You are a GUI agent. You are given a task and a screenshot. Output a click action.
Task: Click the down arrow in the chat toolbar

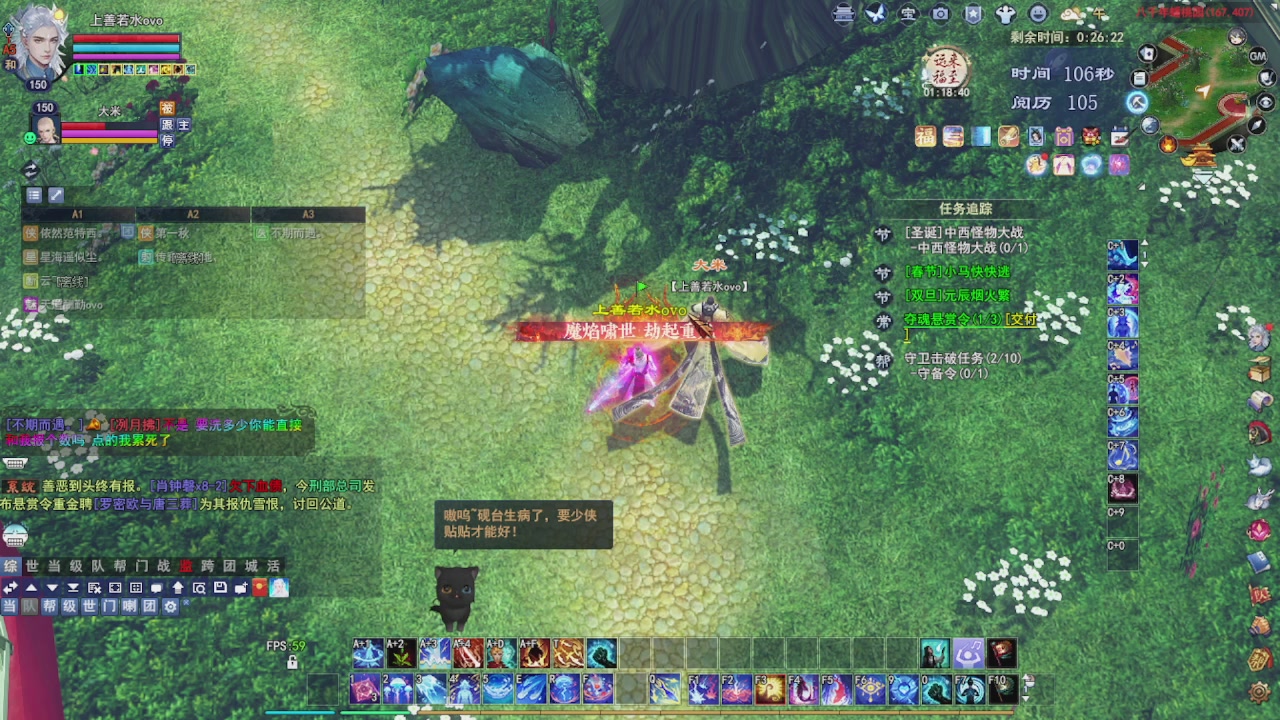(51, 588)
